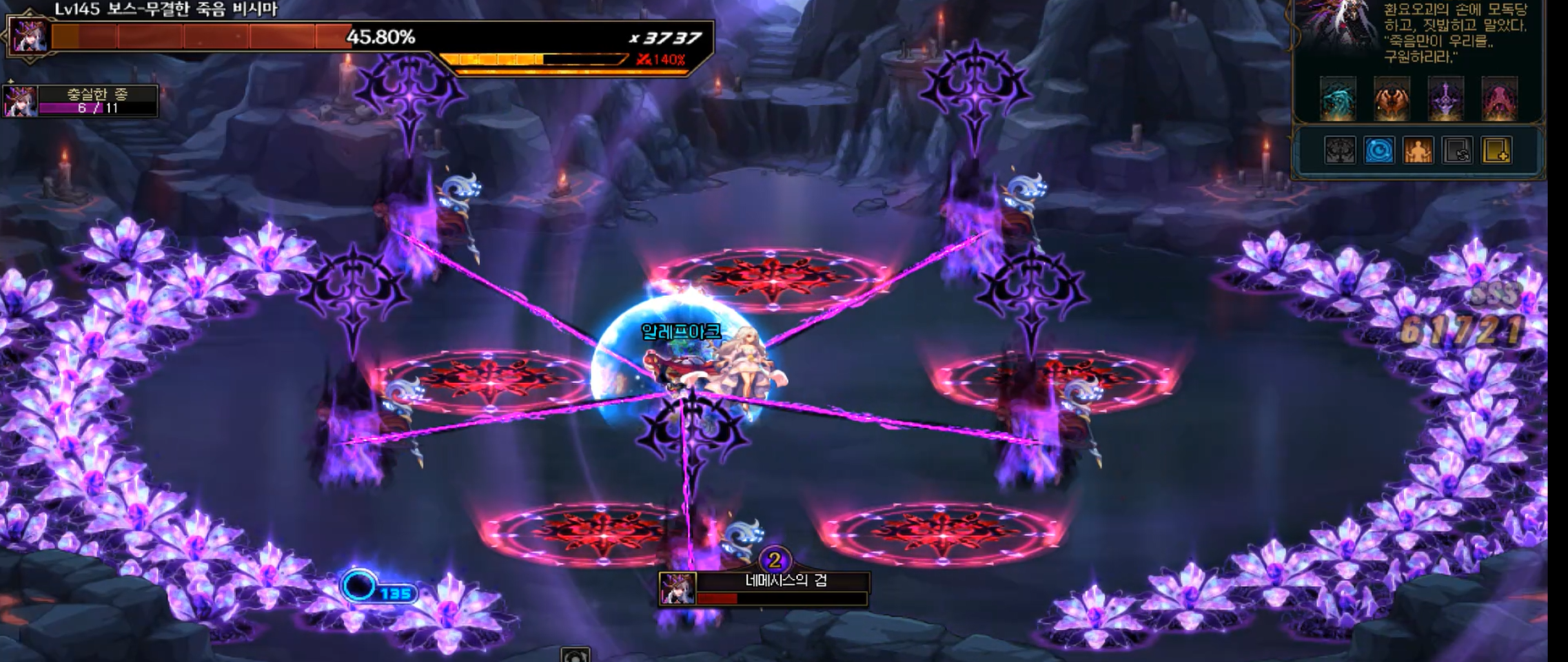Click the gold card-with-plus button
Viewport: 1568px width, 662px height.
(1496, 151)
